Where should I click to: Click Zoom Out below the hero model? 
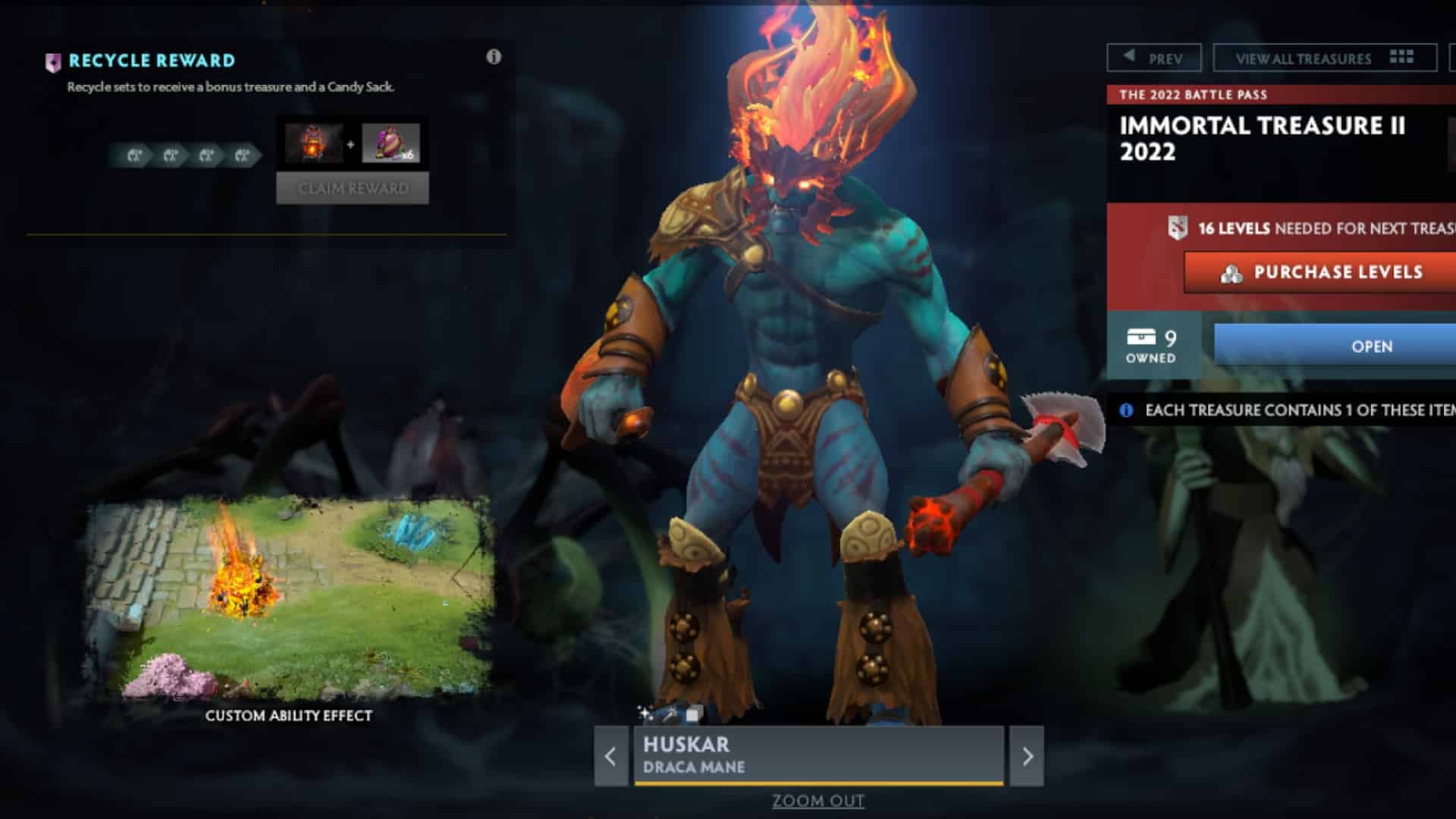click(x=817, y=801)
